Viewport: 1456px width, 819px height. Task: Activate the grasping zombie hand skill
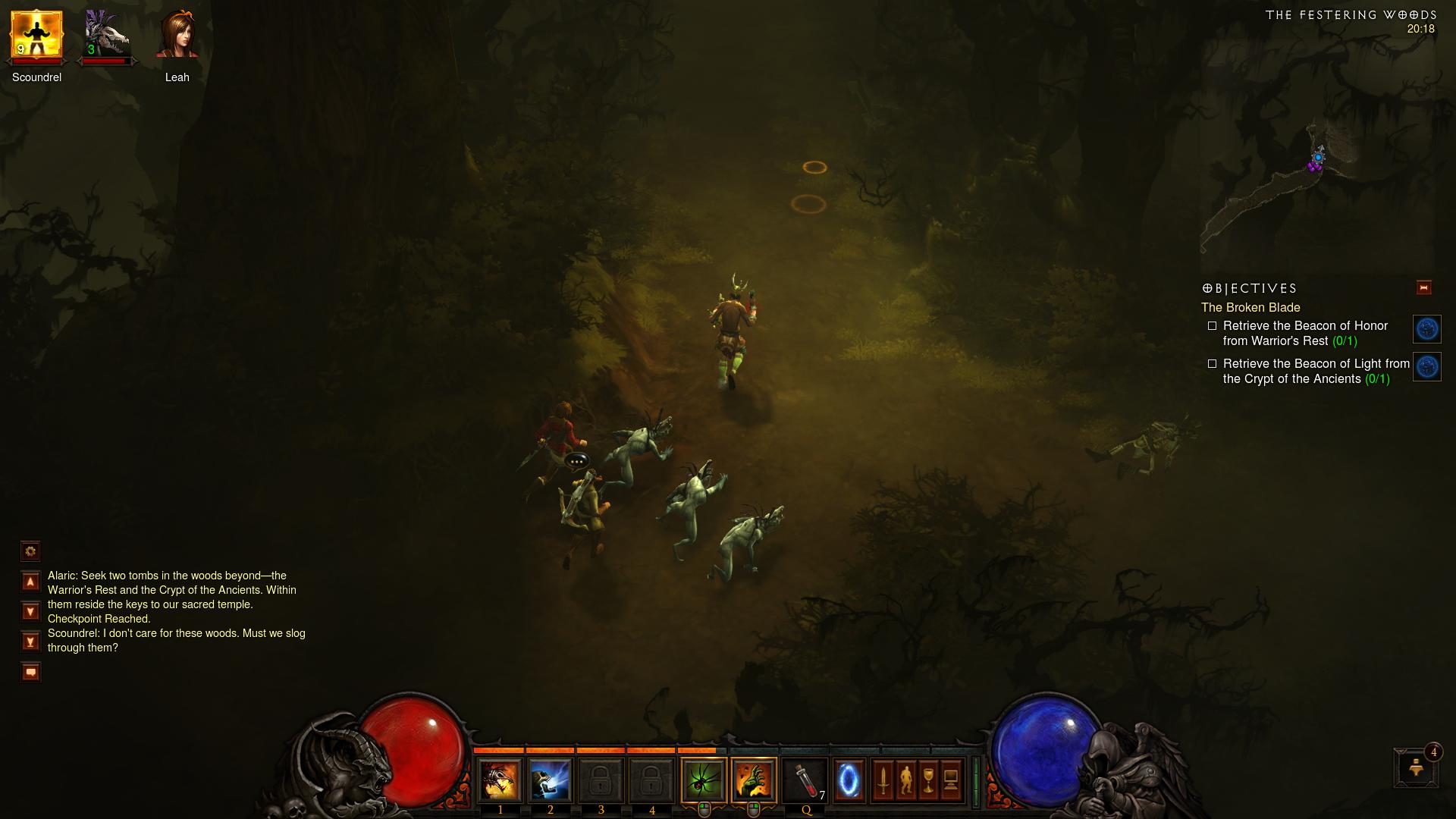[x=754, y=780]
